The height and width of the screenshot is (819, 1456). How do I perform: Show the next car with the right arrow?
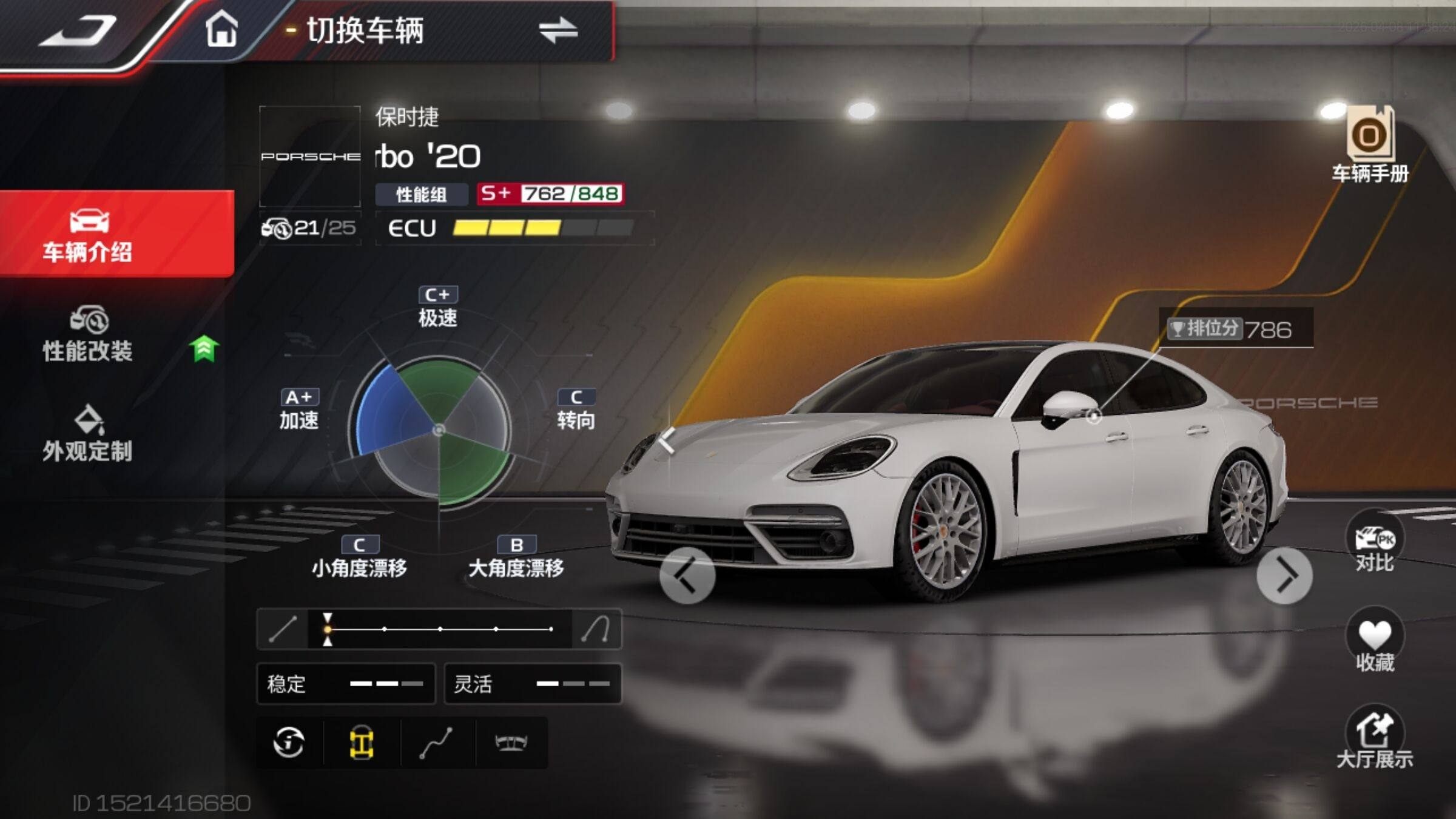(x=1284, y=576)
